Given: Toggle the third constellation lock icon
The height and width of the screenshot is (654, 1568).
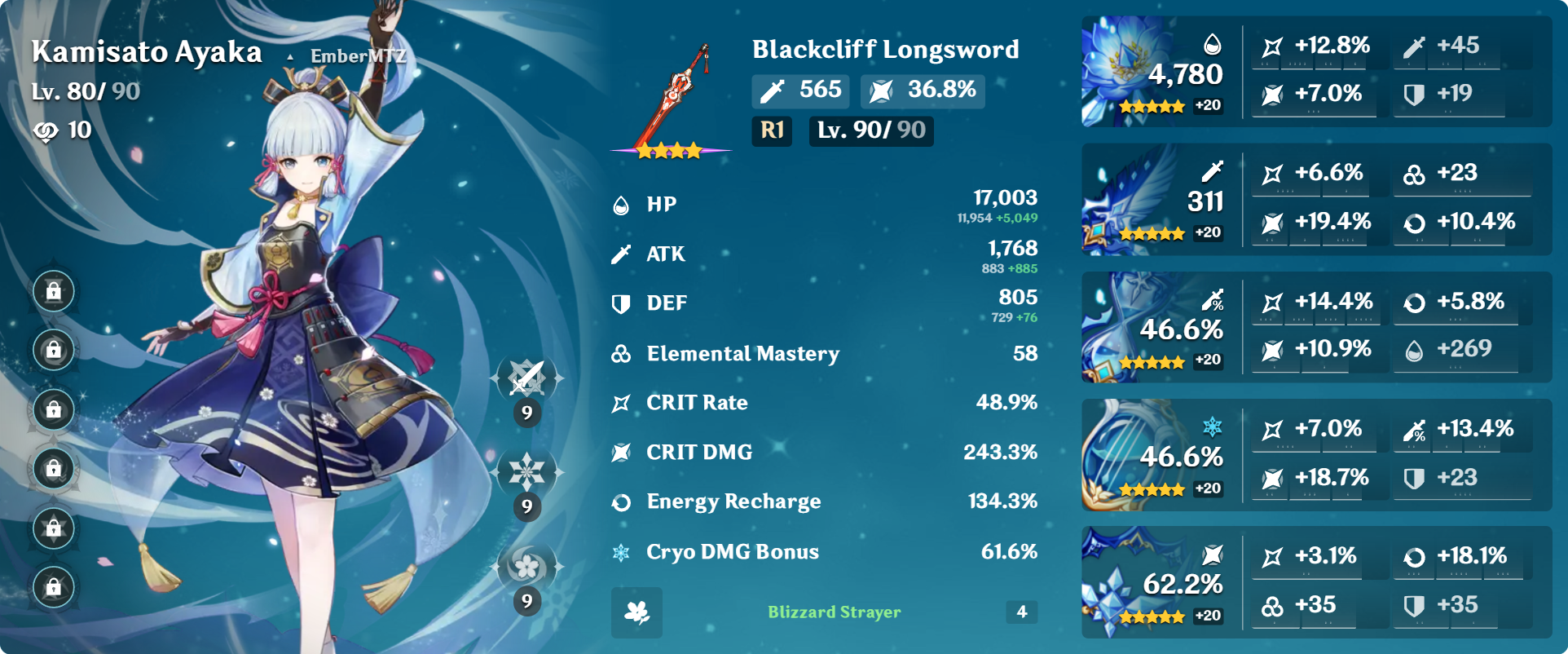Looking at the screenshot, I should pyautogui.click(x=52, y=410).
